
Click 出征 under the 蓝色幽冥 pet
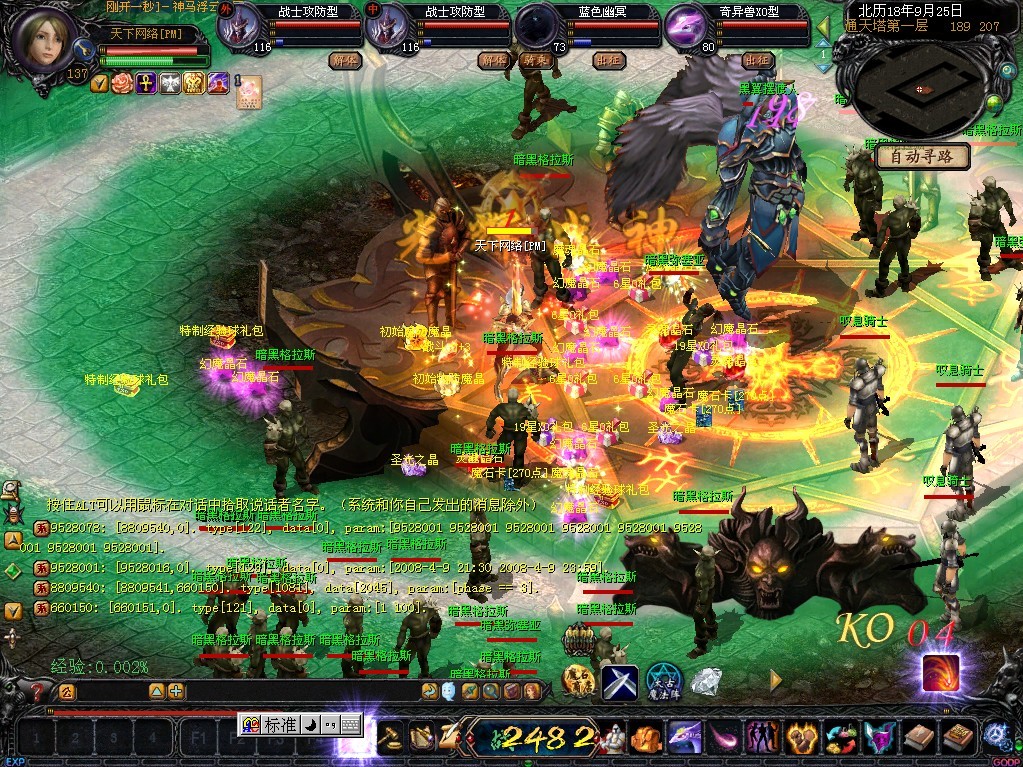tap(608, 60)
